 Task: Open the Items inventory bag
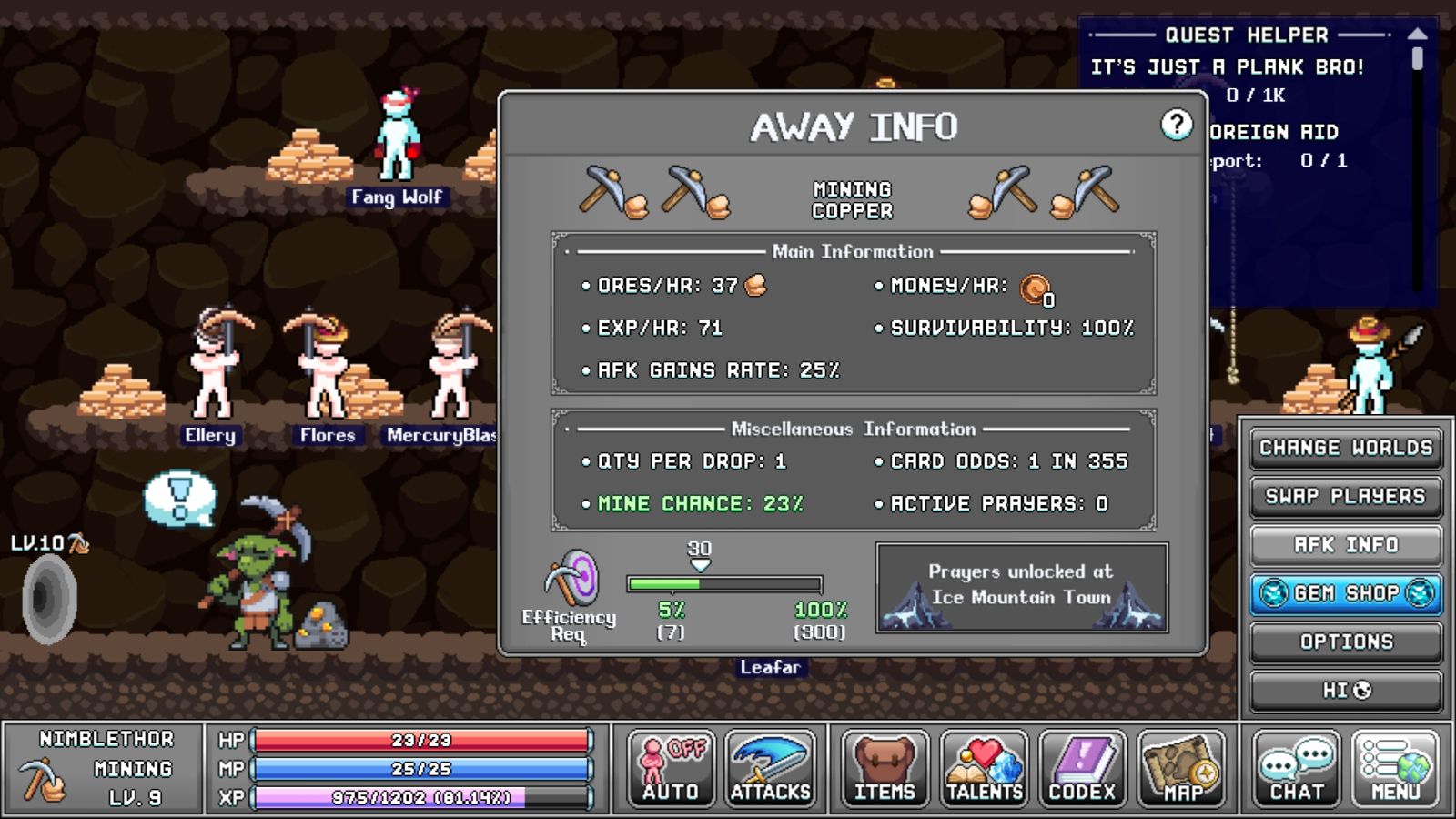[x=885, y=770]
